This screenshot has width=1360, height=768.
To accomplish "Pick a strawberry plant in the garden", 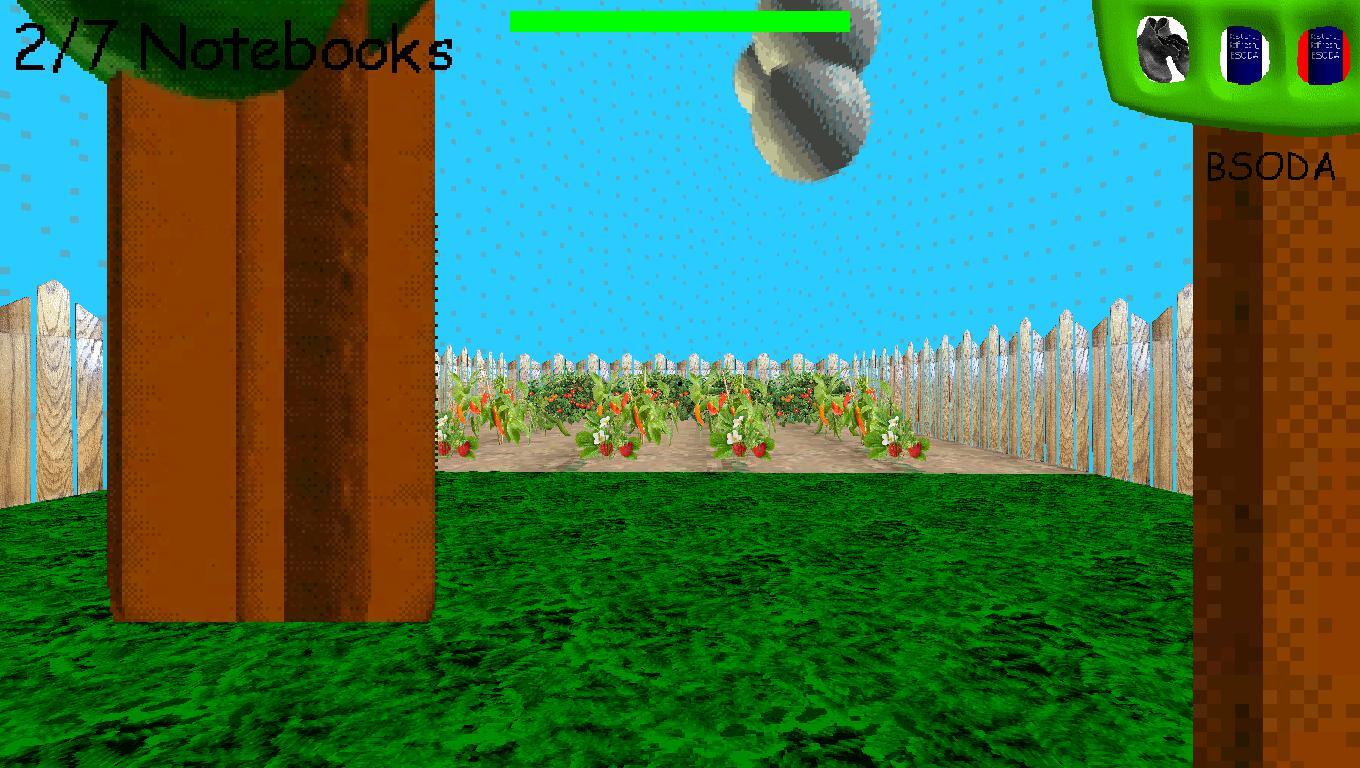I will [740, 450].
